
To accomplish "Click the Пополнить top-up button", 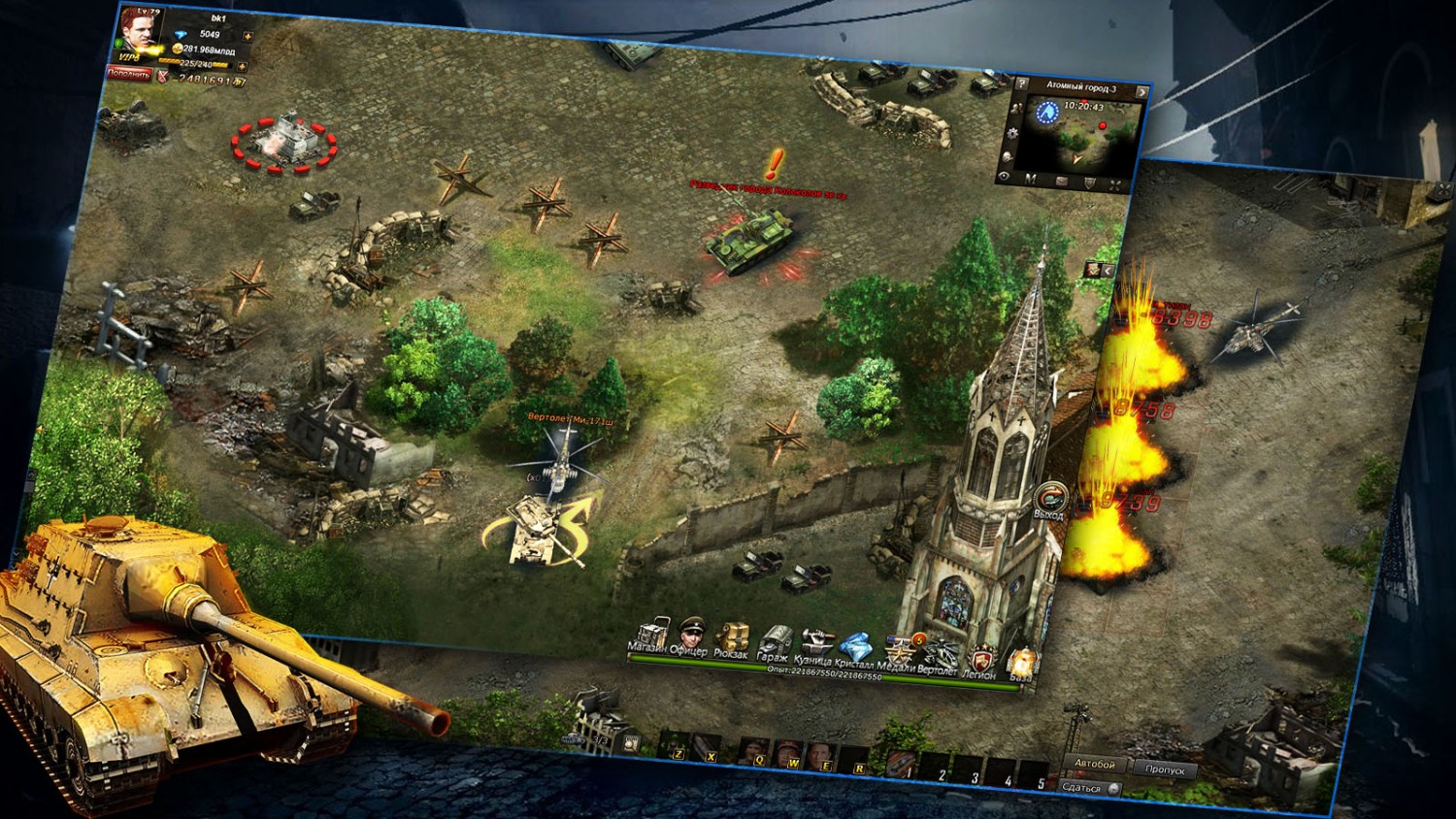I will click(x=128, y=74).
